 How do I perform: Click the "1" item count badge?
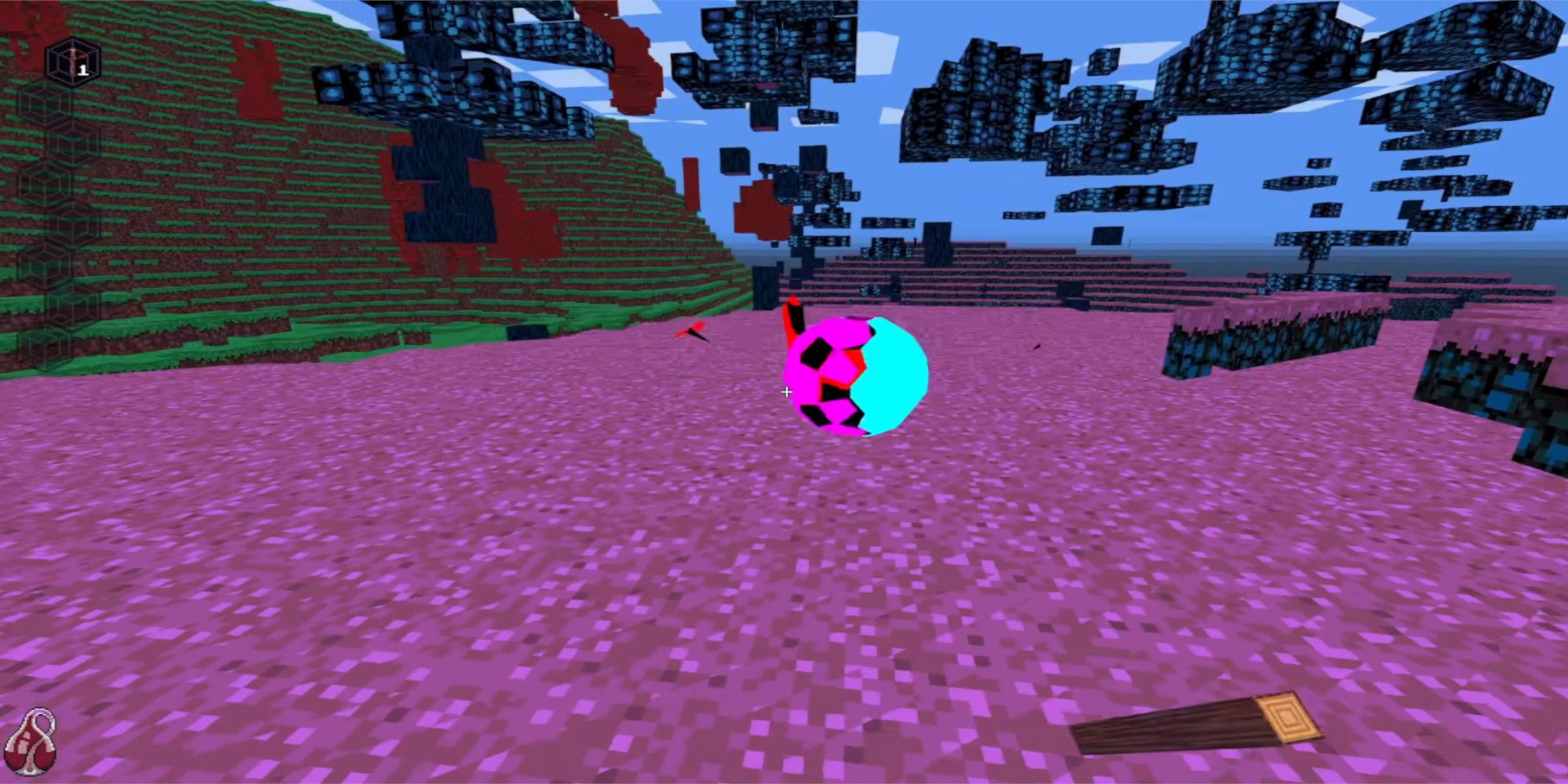(82, 69)
